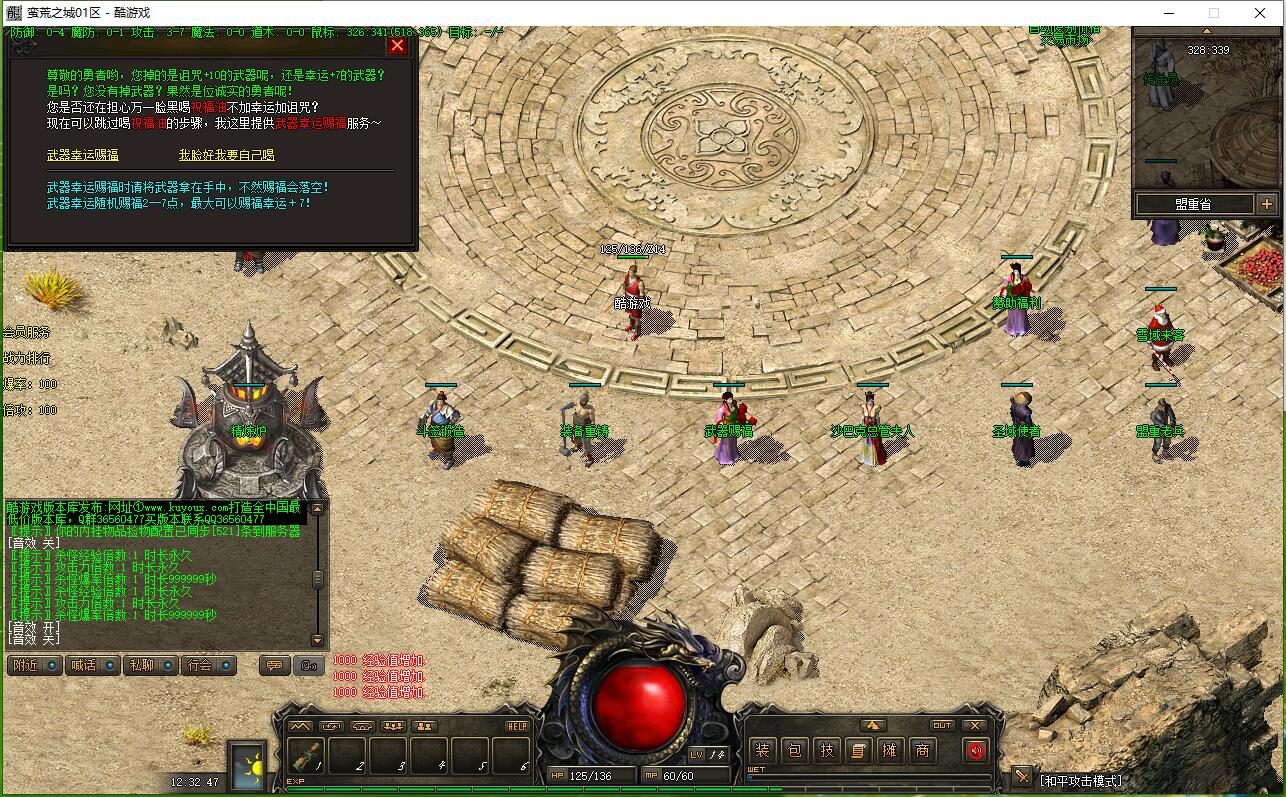The image size is (1286, 797).
Task: Click the speech bubble chat button
Action: coord(274,665)
